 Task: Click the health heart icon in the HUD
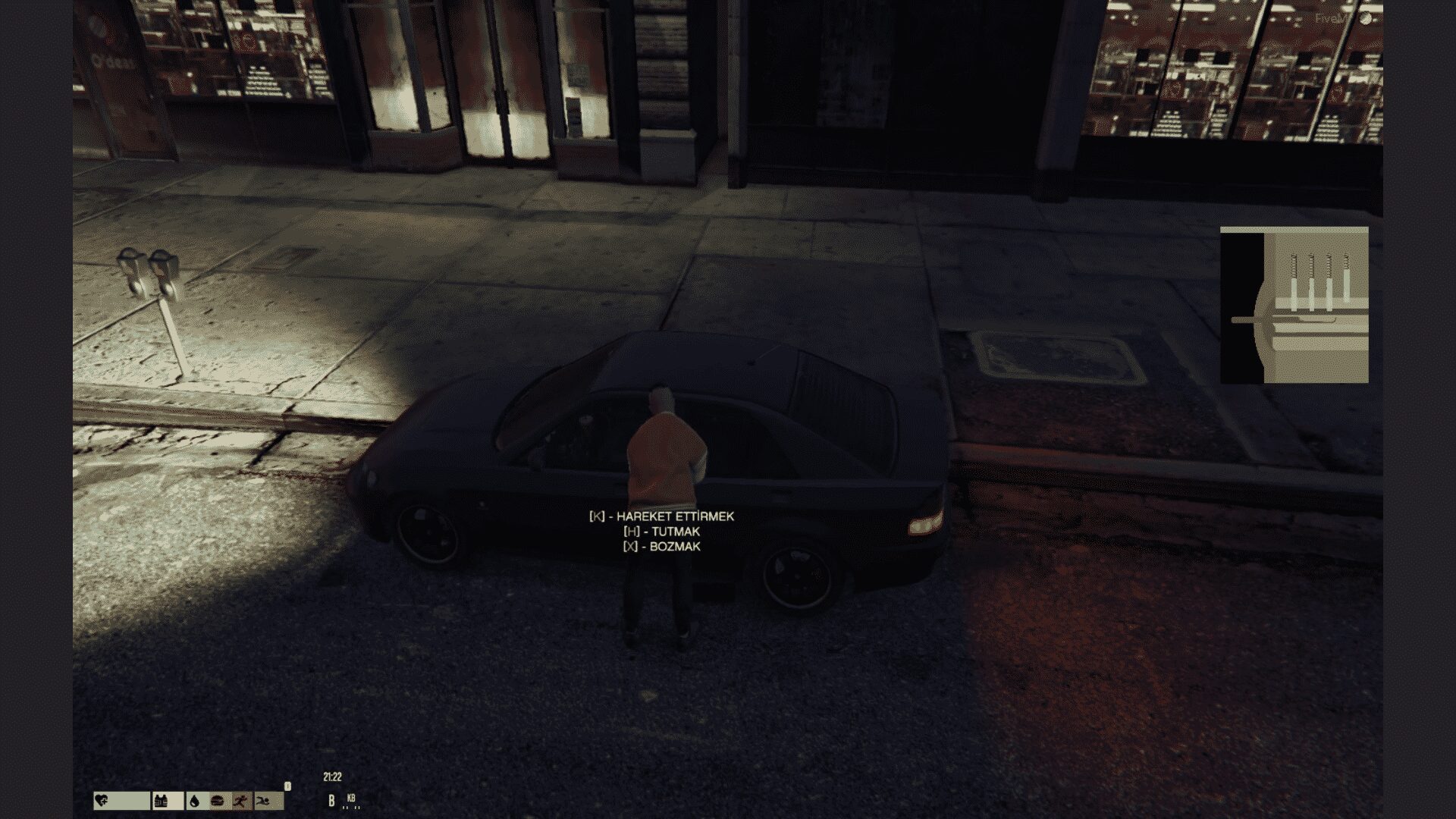pyautogui.click(x=102, y=801)
